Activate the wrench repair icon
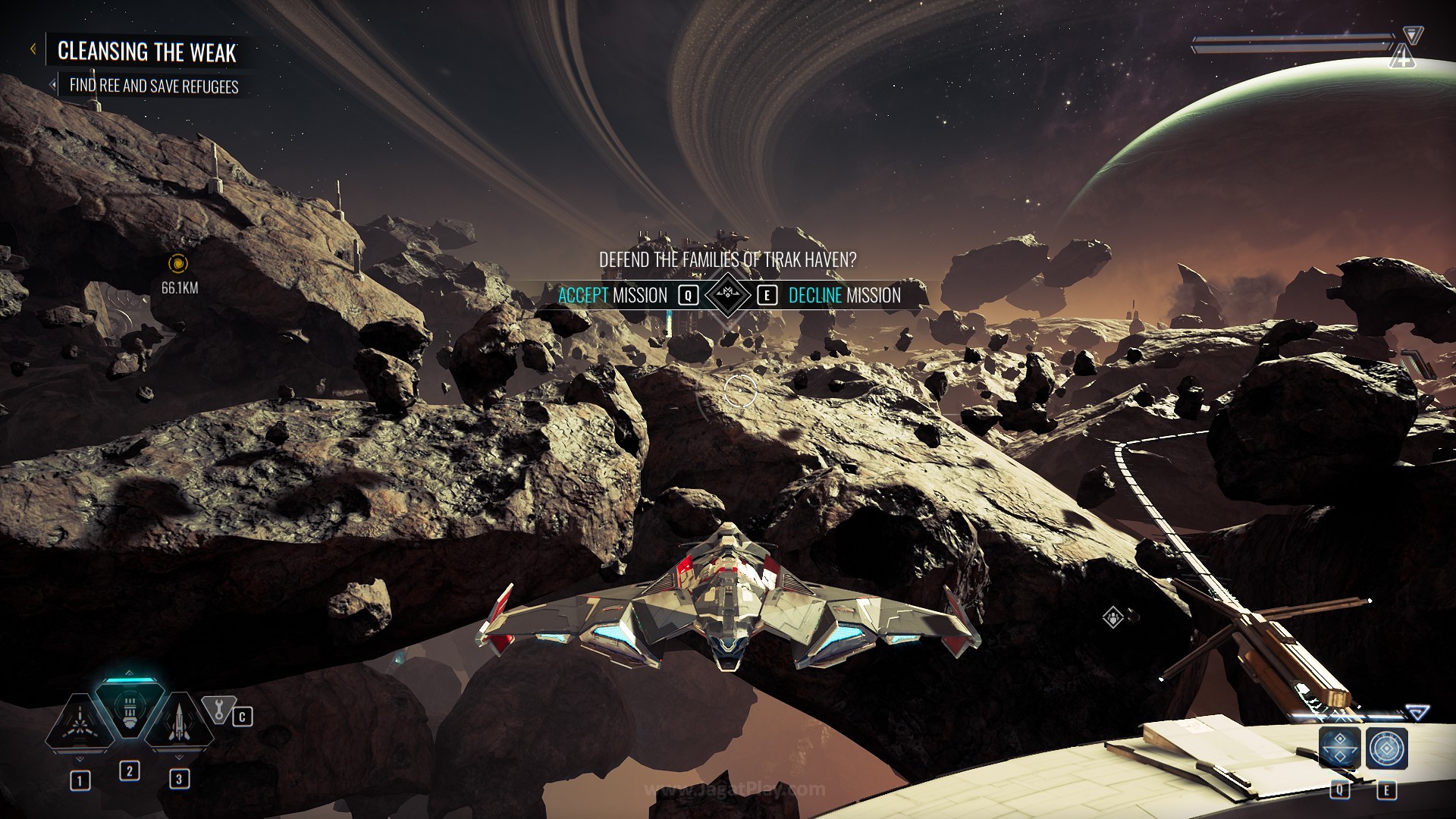The image size is (1456, 819). point(219,711)
